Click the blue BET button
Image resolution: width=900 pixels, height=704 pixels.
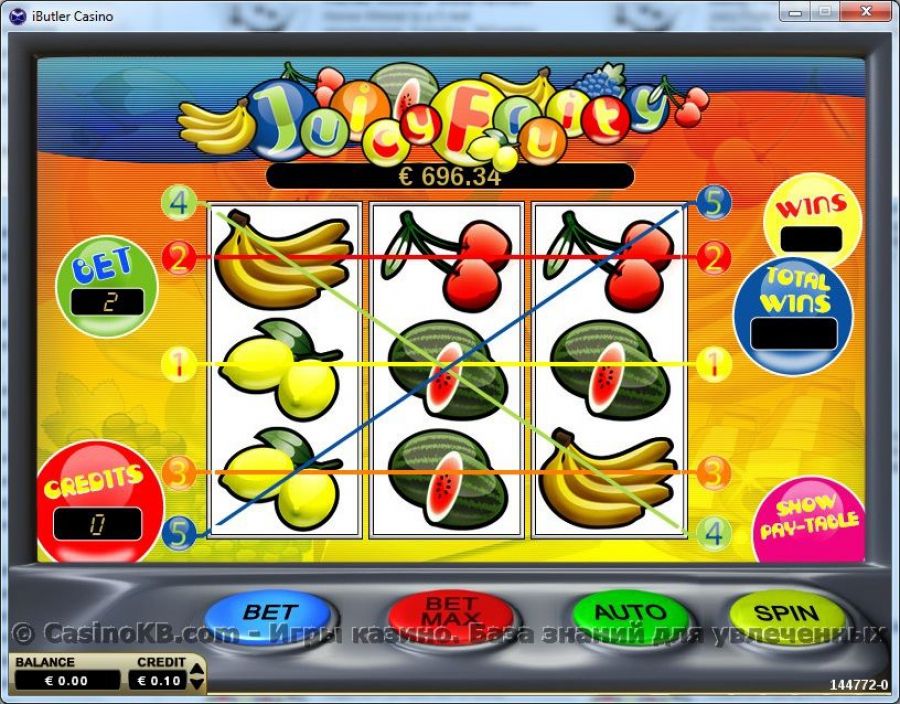tap(269, 613)
